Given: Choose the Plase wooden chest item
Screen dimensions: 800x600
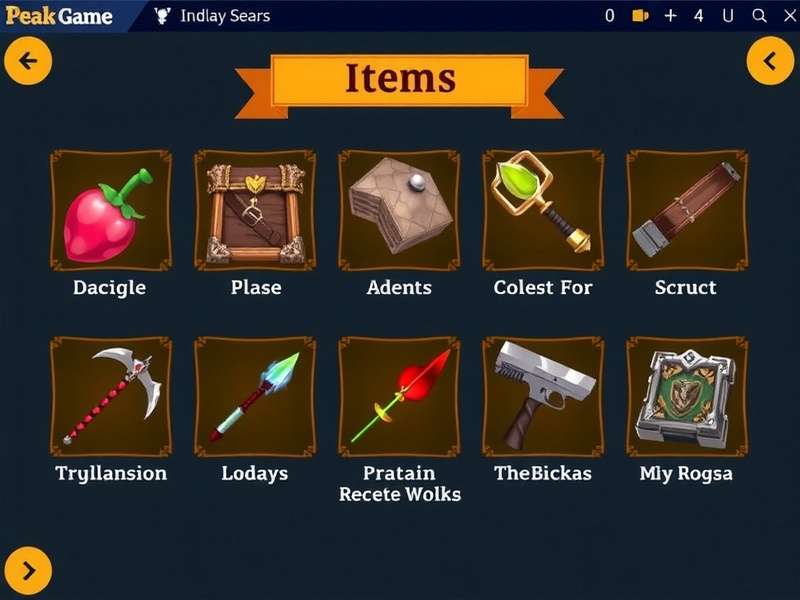Looking at the screenshot, I should pyautogui.click(x=254, y=210).
